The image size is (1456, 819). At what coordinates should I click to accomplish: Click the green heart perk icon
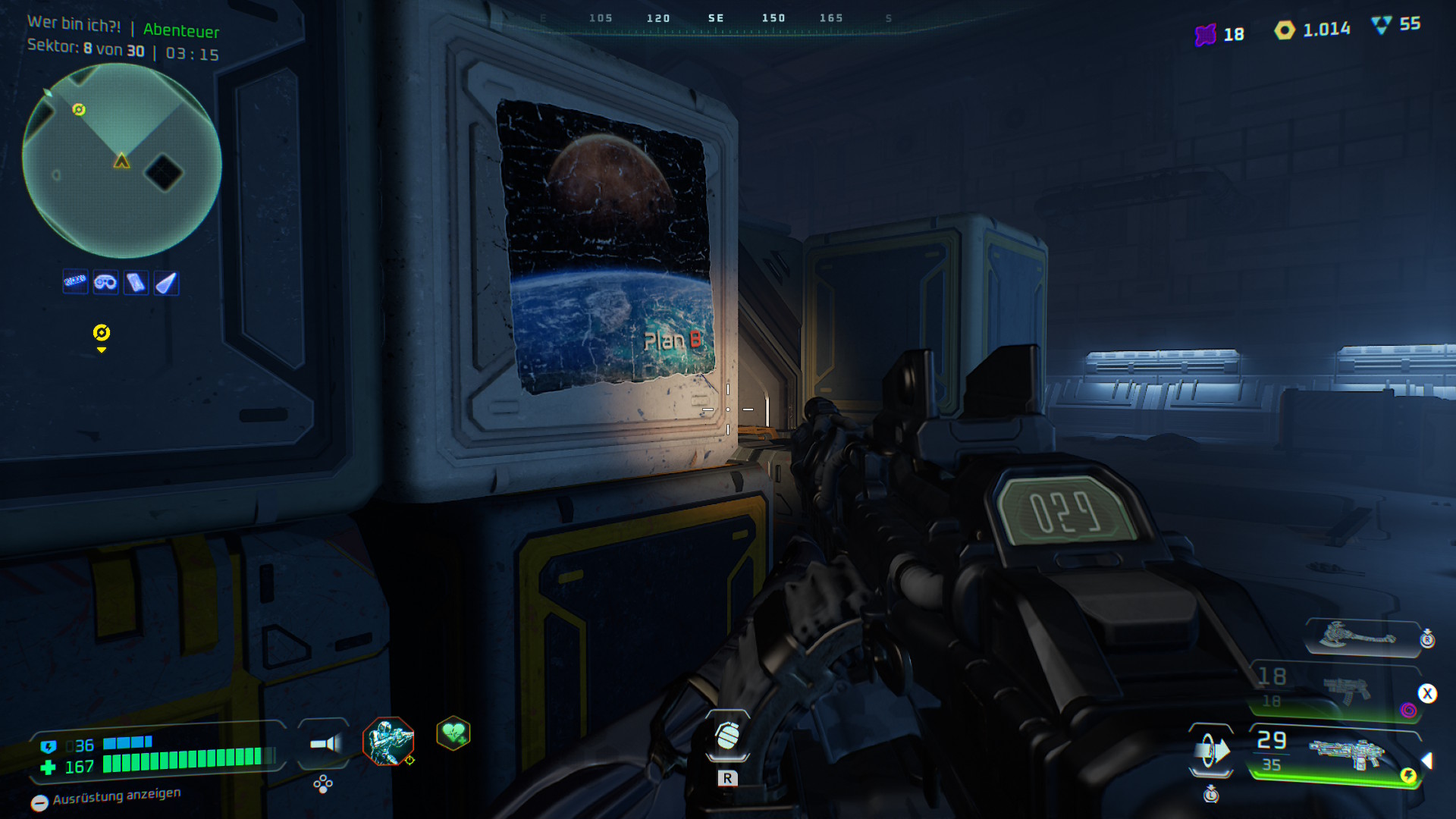tap(453, 733)
